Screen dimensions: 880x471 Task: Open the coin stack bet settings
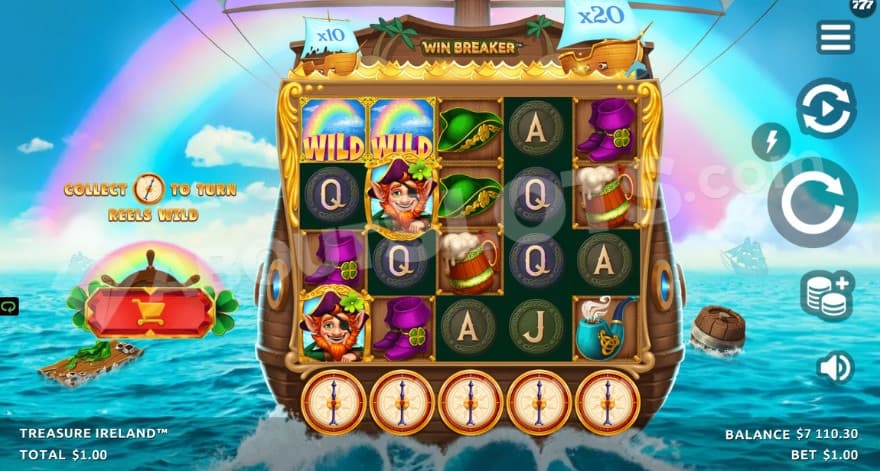(x=826, y=296)
